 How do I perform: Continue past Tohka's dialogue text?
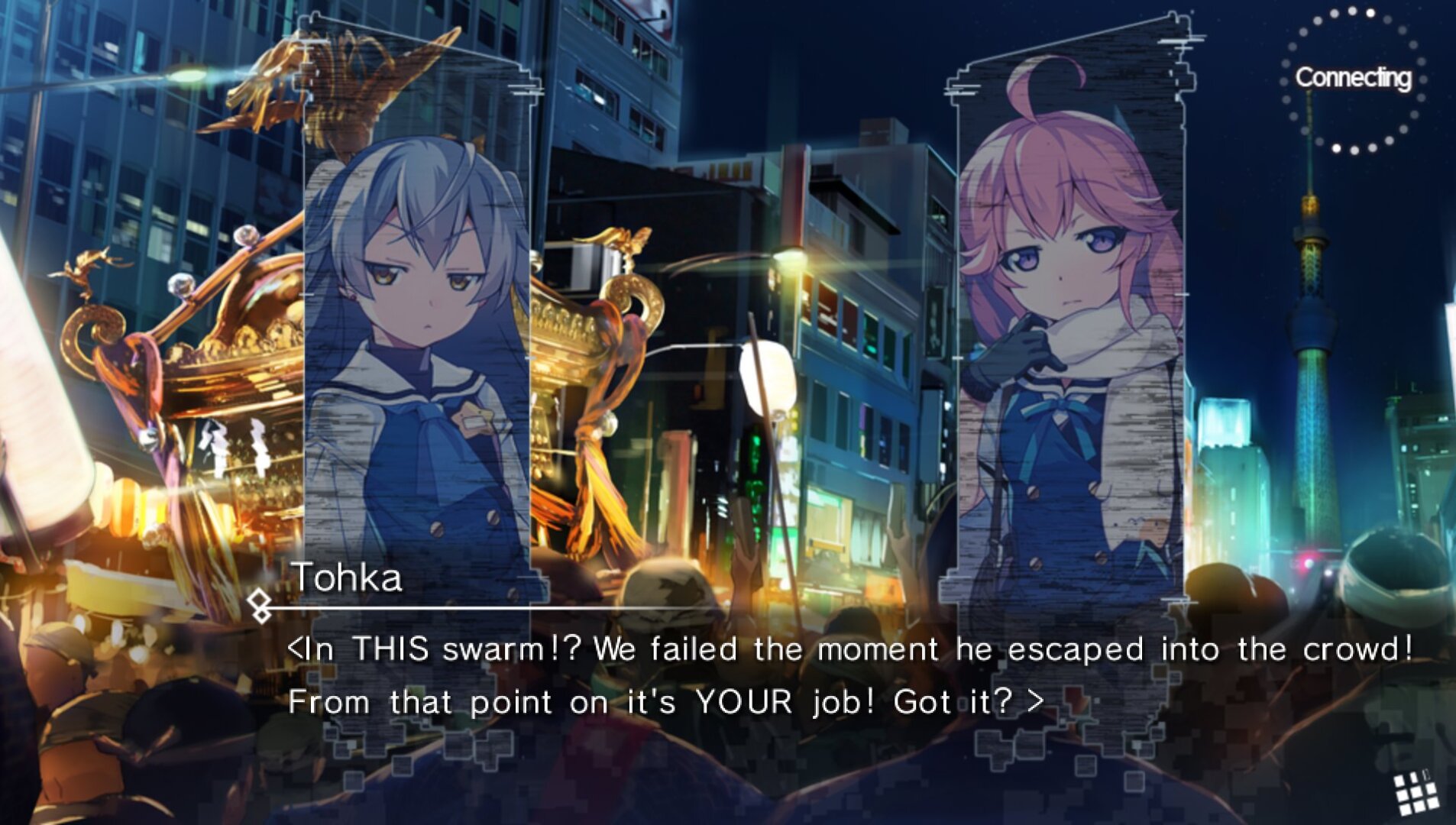[848, 675]
